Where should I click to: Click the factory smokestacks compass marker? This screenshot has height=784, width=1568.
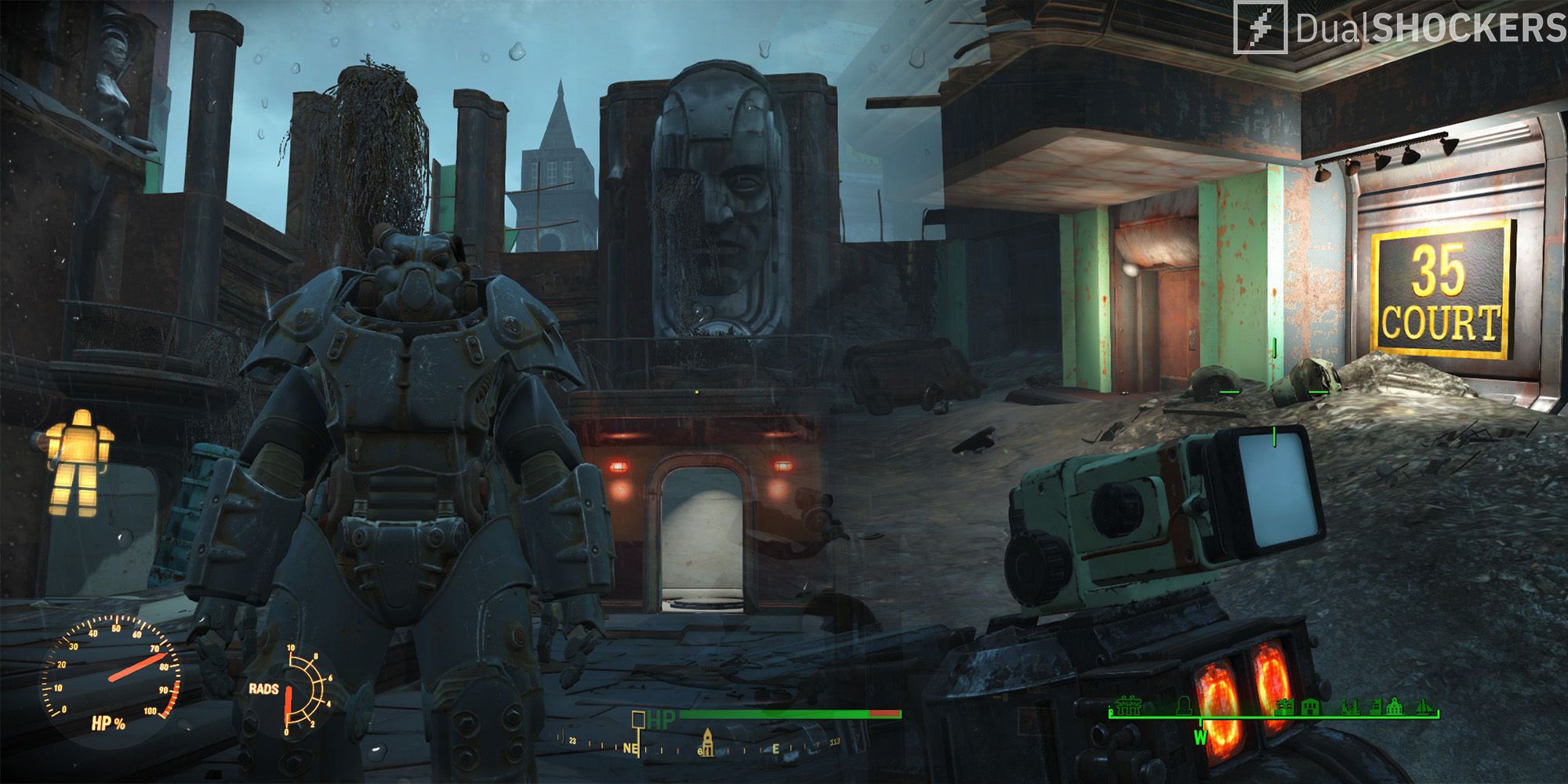point(1350,709)
